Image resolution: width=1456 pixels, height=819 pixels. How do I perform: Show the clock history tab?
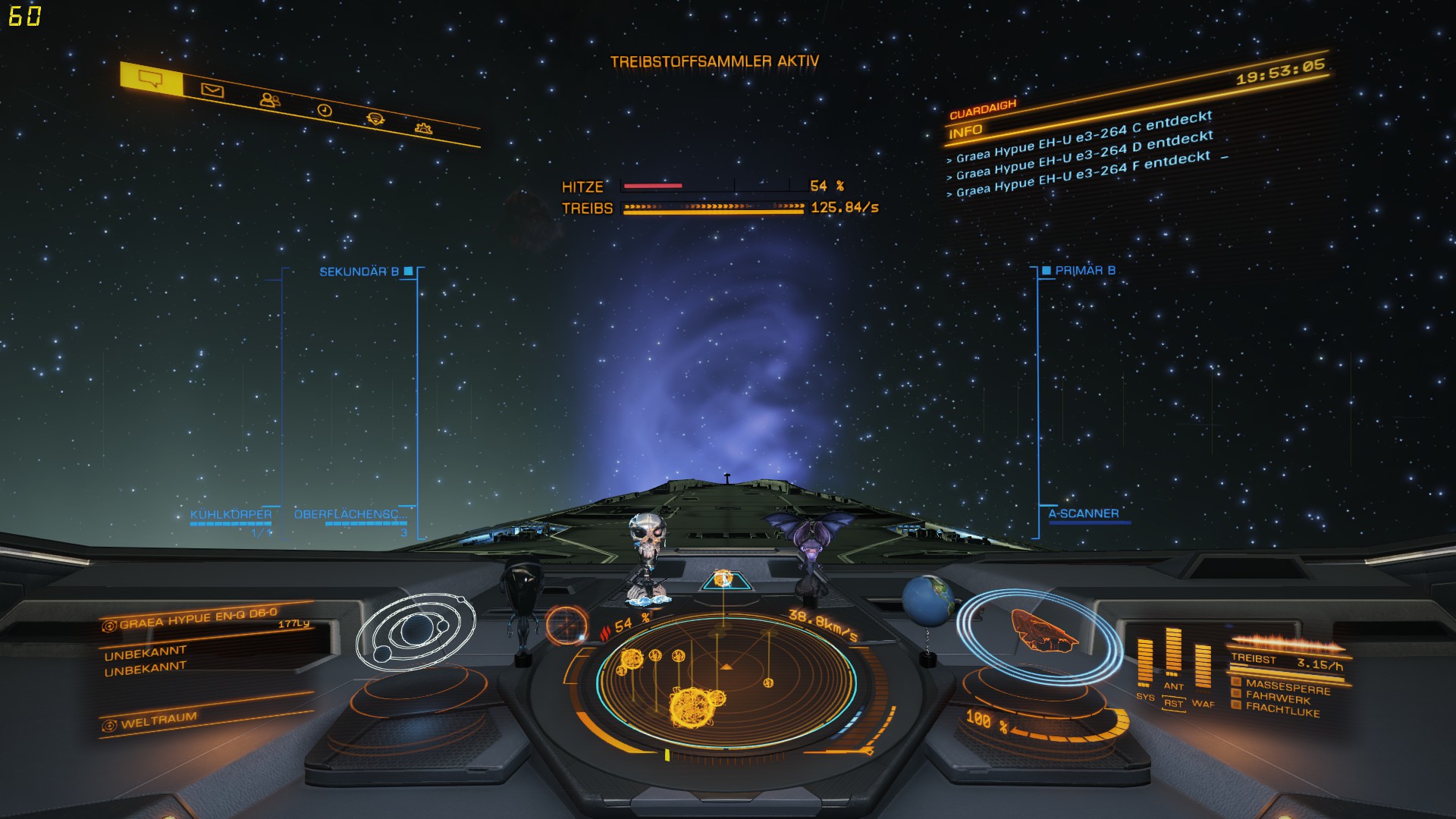tap(325, 110)
